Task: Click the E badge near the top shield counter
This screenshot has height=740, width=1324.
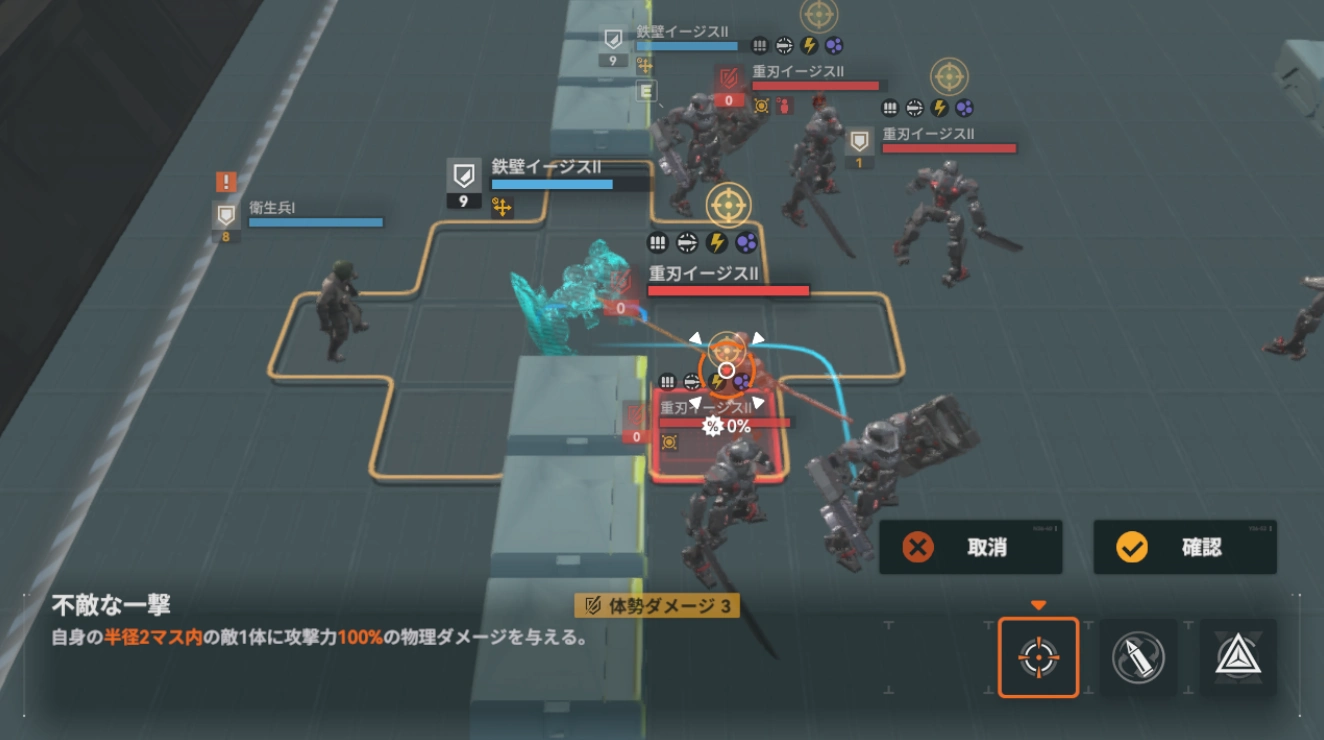Action: tap(647, 93)
